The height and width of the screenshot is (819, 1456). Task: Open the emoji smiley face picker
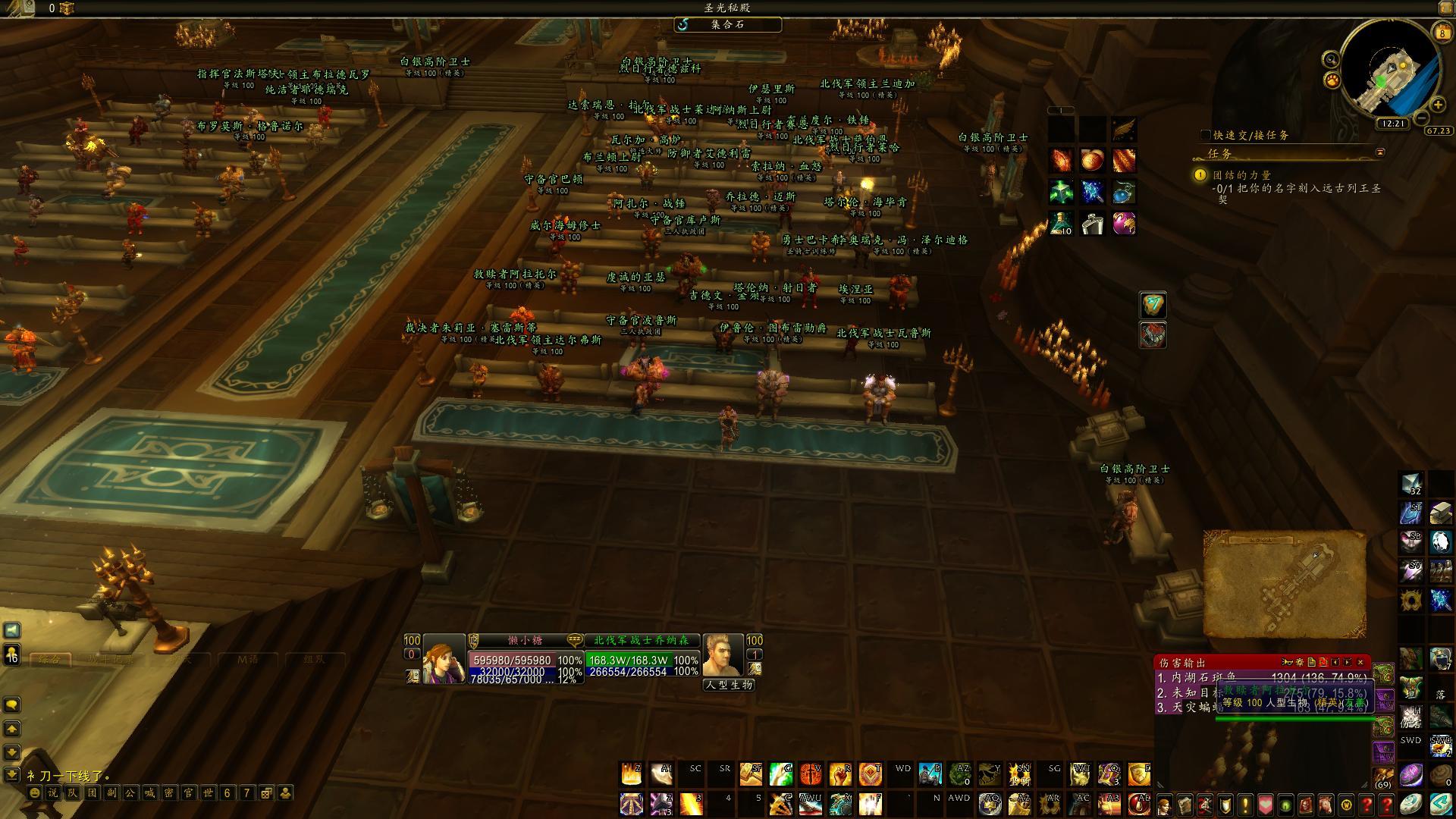tap(34, 793)
